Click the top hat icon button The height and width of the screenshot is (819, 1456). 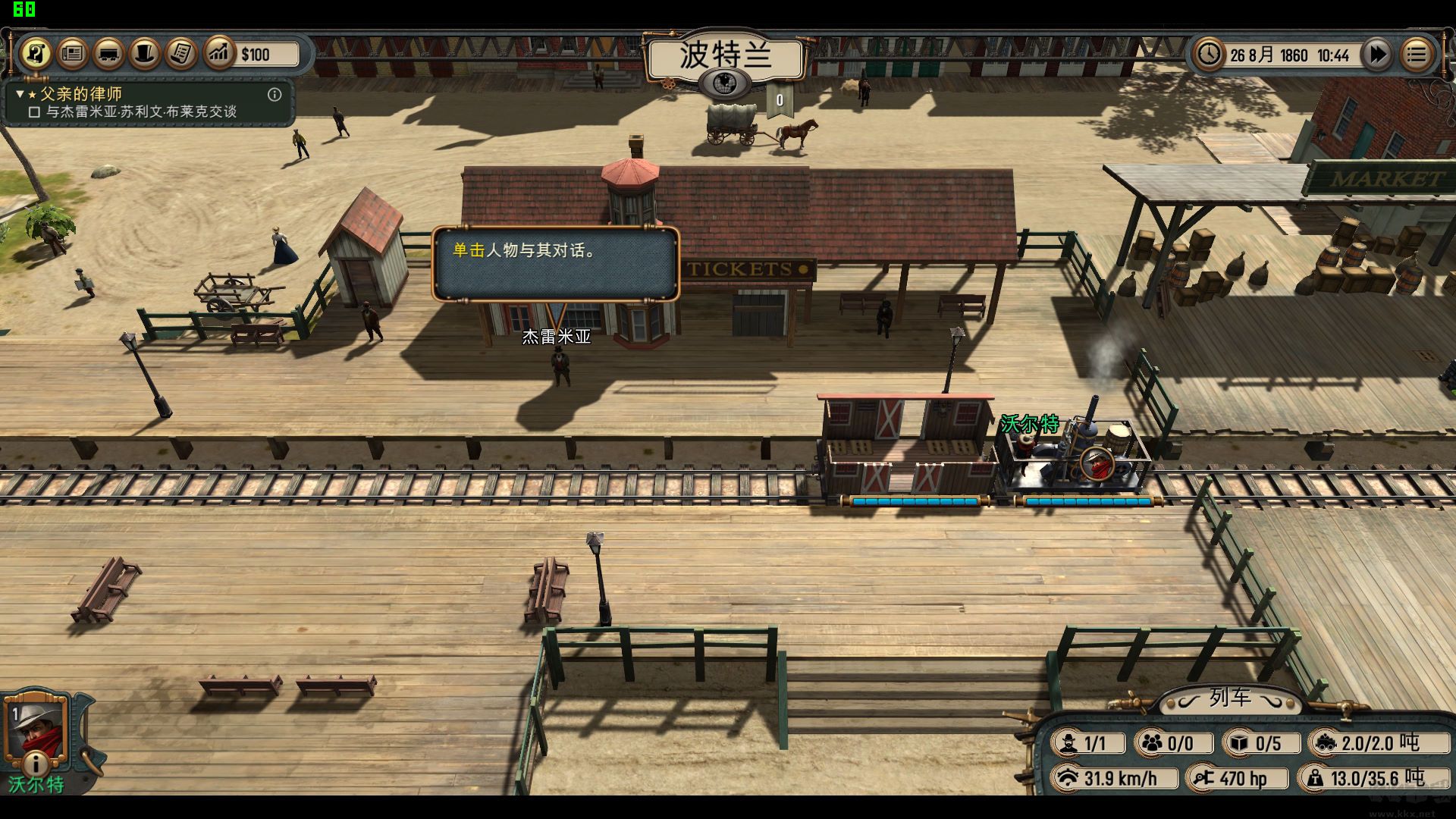coord(145,54)
